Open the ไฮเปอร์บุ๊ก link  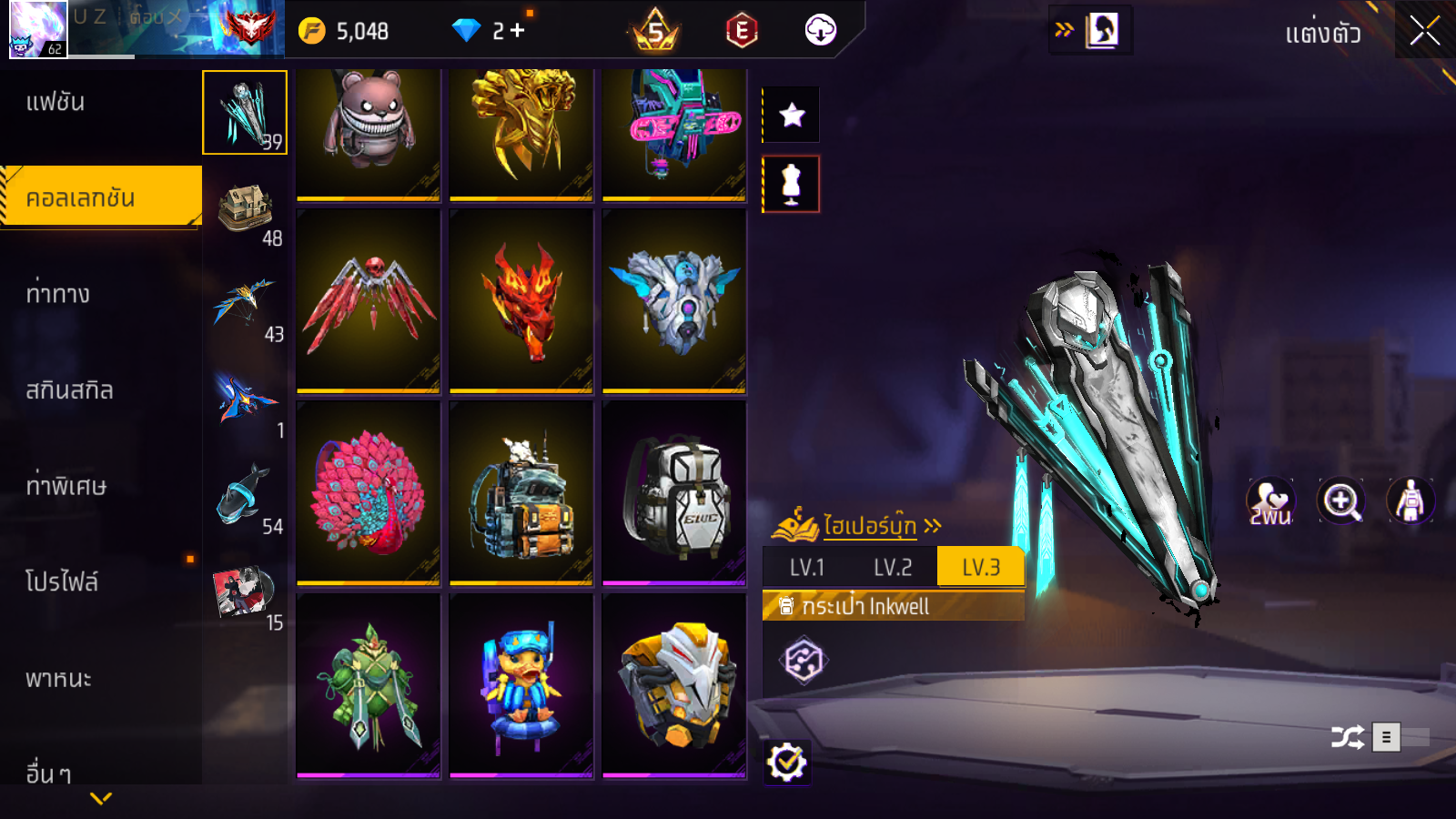tap(869, 526)
